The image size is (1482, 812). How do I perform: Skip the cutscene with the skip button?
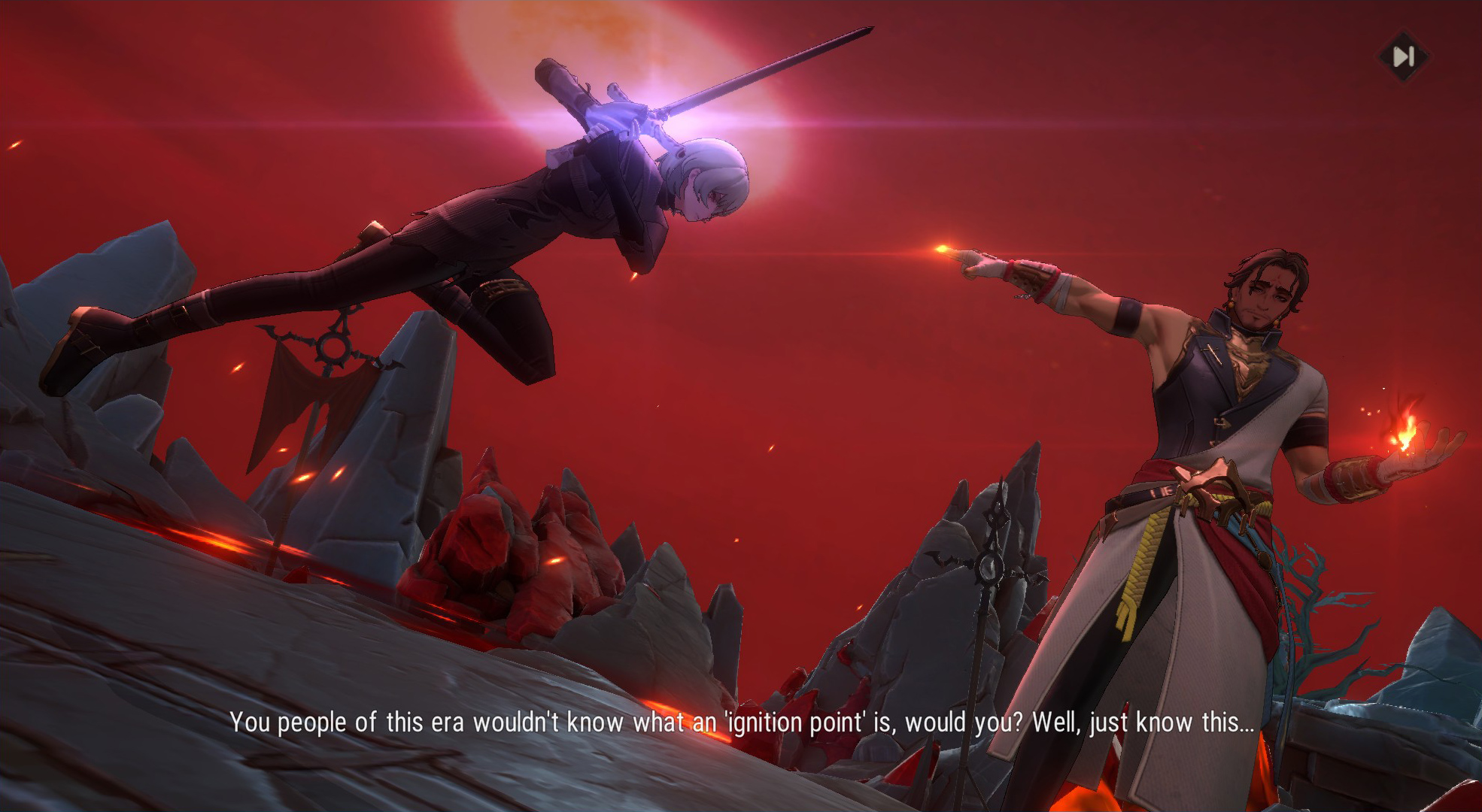1403,56
